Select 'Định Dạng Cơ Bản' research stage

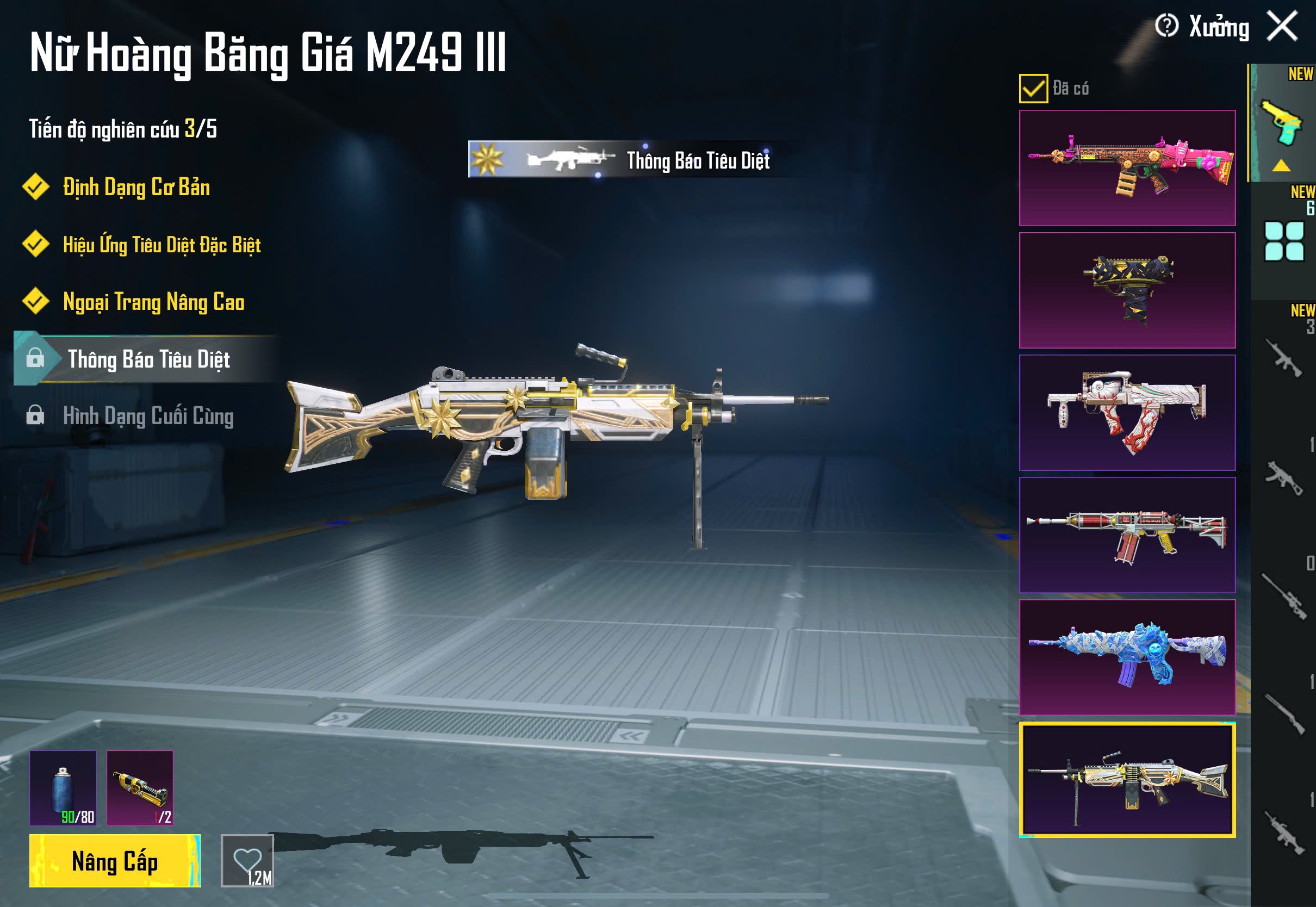(136, 188)
